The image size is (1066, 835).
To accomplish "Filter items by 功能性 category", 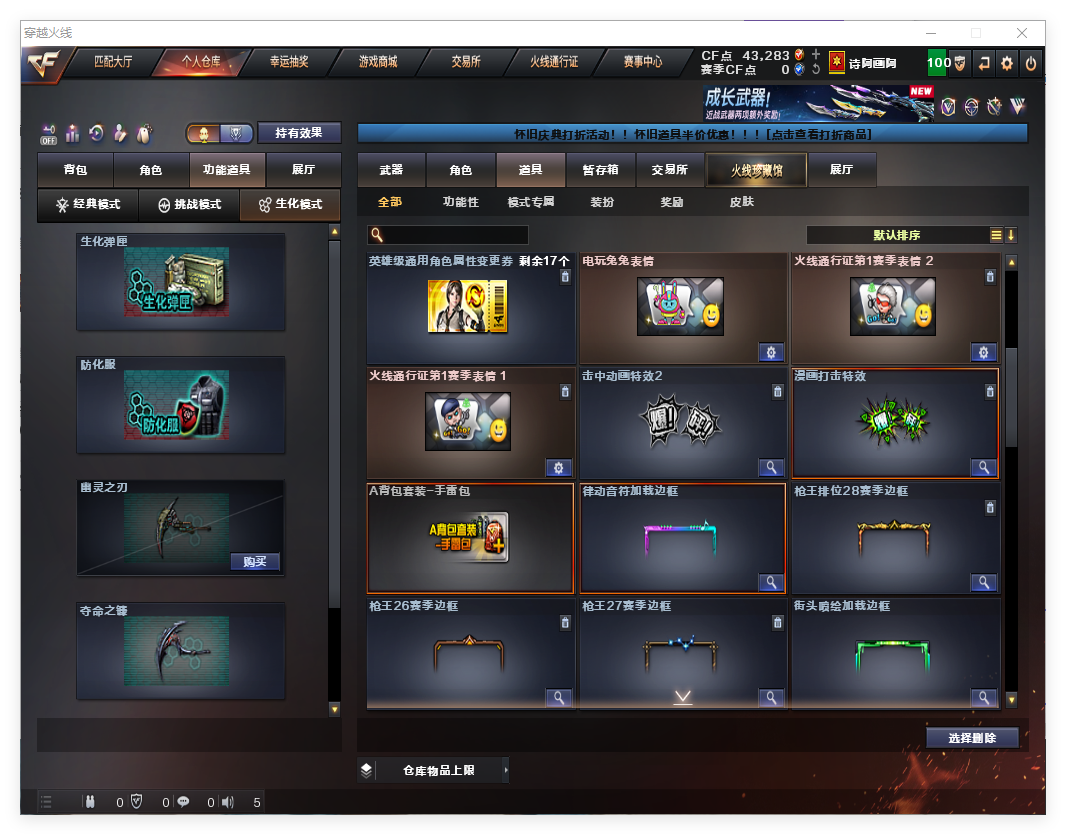I will pyautogui.click(x=461, y=202).
